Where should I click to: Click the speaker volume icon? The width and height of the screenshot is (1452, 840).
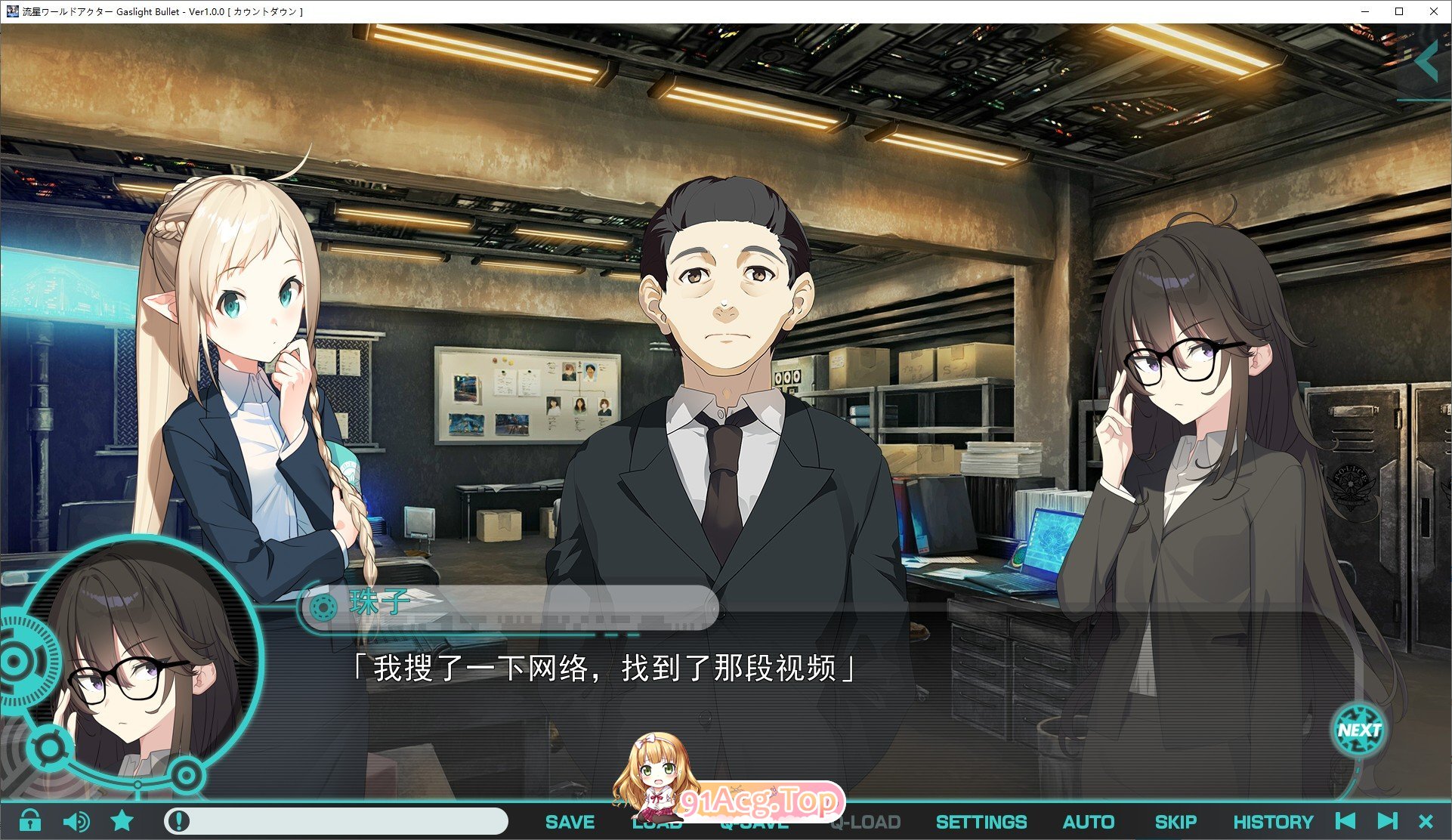[78, 822]
